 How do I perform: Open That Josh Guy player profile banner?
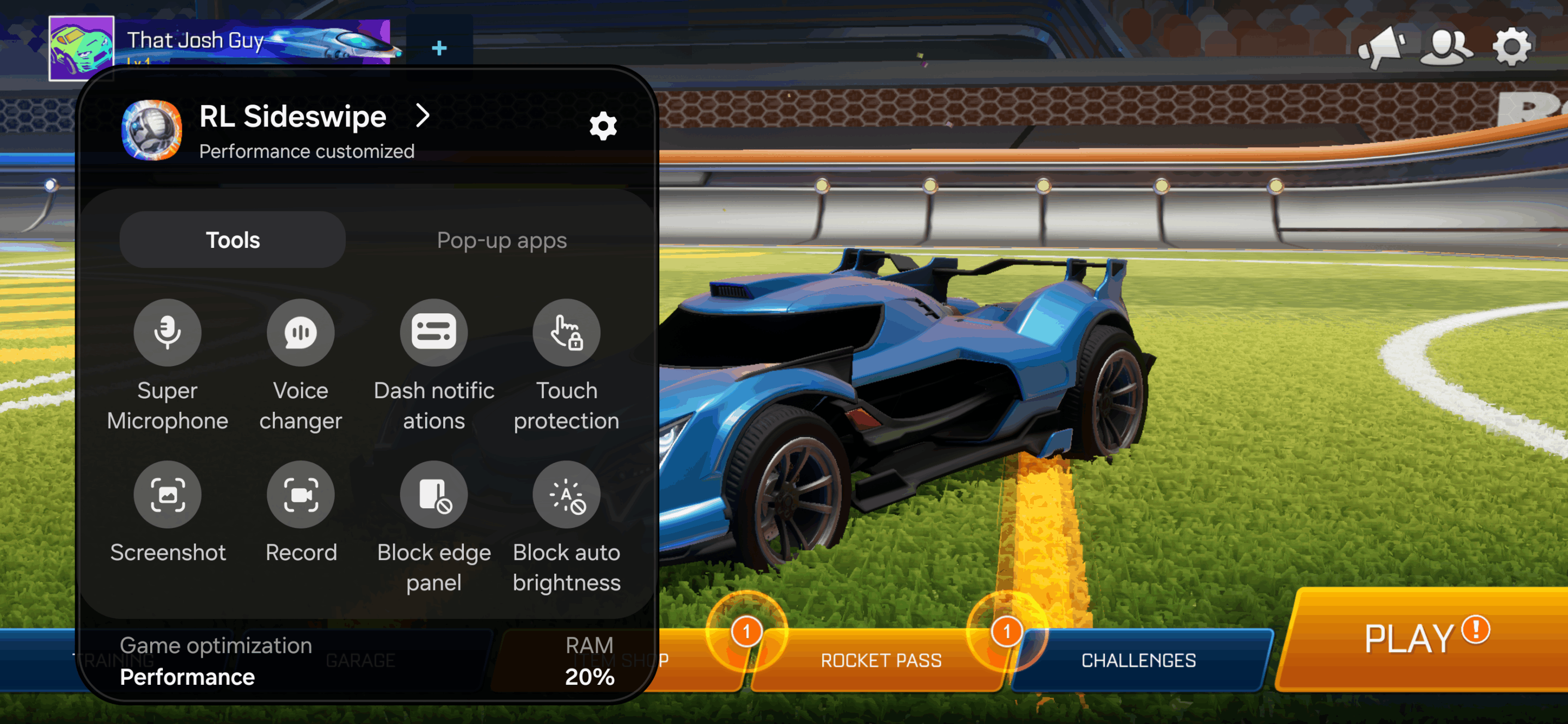[219, 41]
